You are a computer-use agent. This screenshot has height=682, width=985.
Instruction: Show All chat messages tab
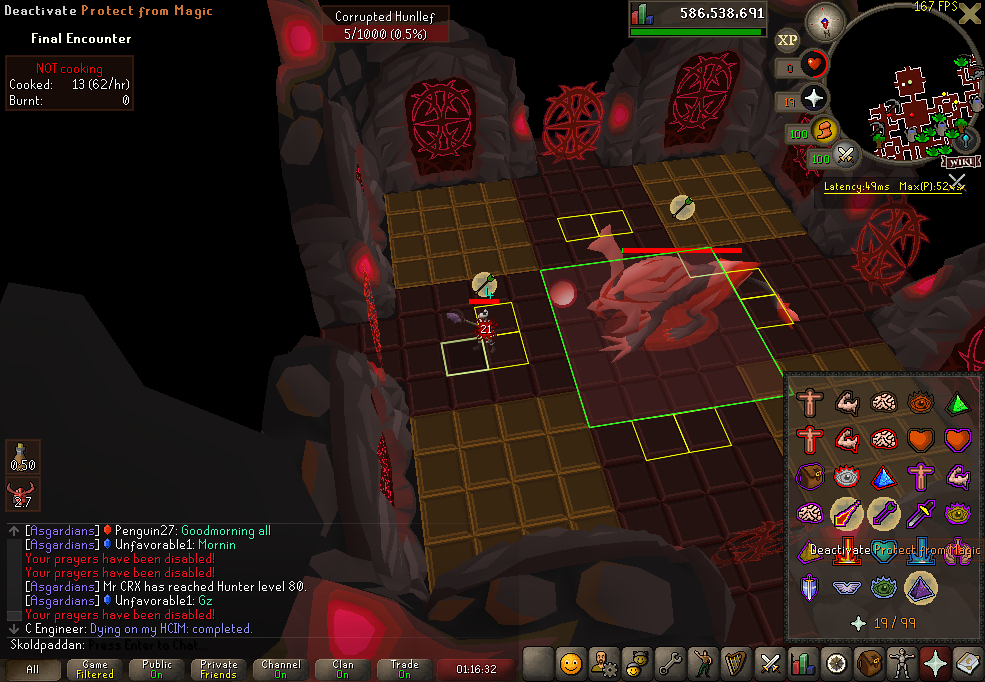coord(33,668)
